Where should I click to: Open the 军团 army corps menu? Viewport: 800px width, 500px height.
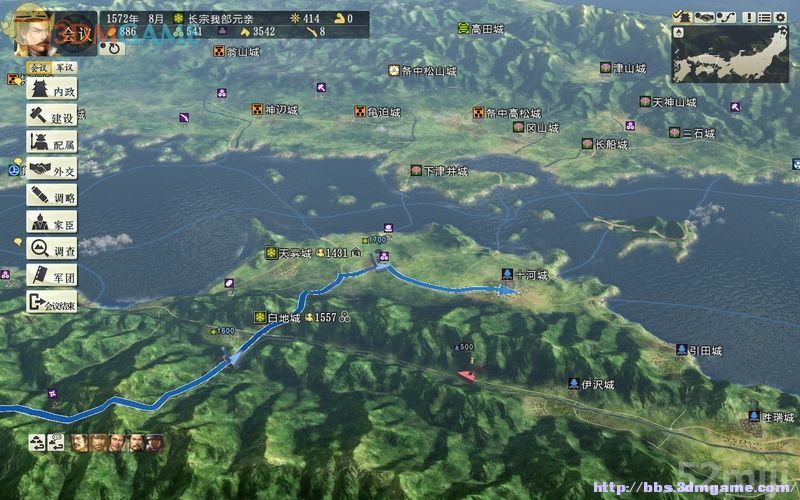click(52, 275)
